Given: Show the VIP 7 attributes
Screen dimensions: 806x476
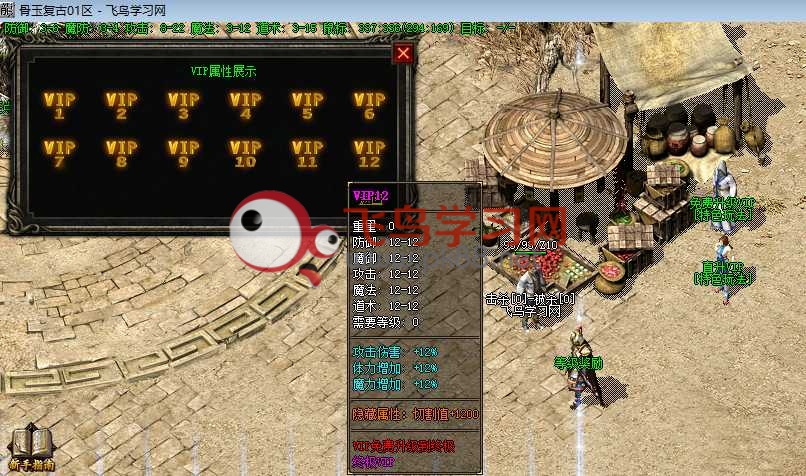Looking at the screenshot, I should tap(60, 154).
